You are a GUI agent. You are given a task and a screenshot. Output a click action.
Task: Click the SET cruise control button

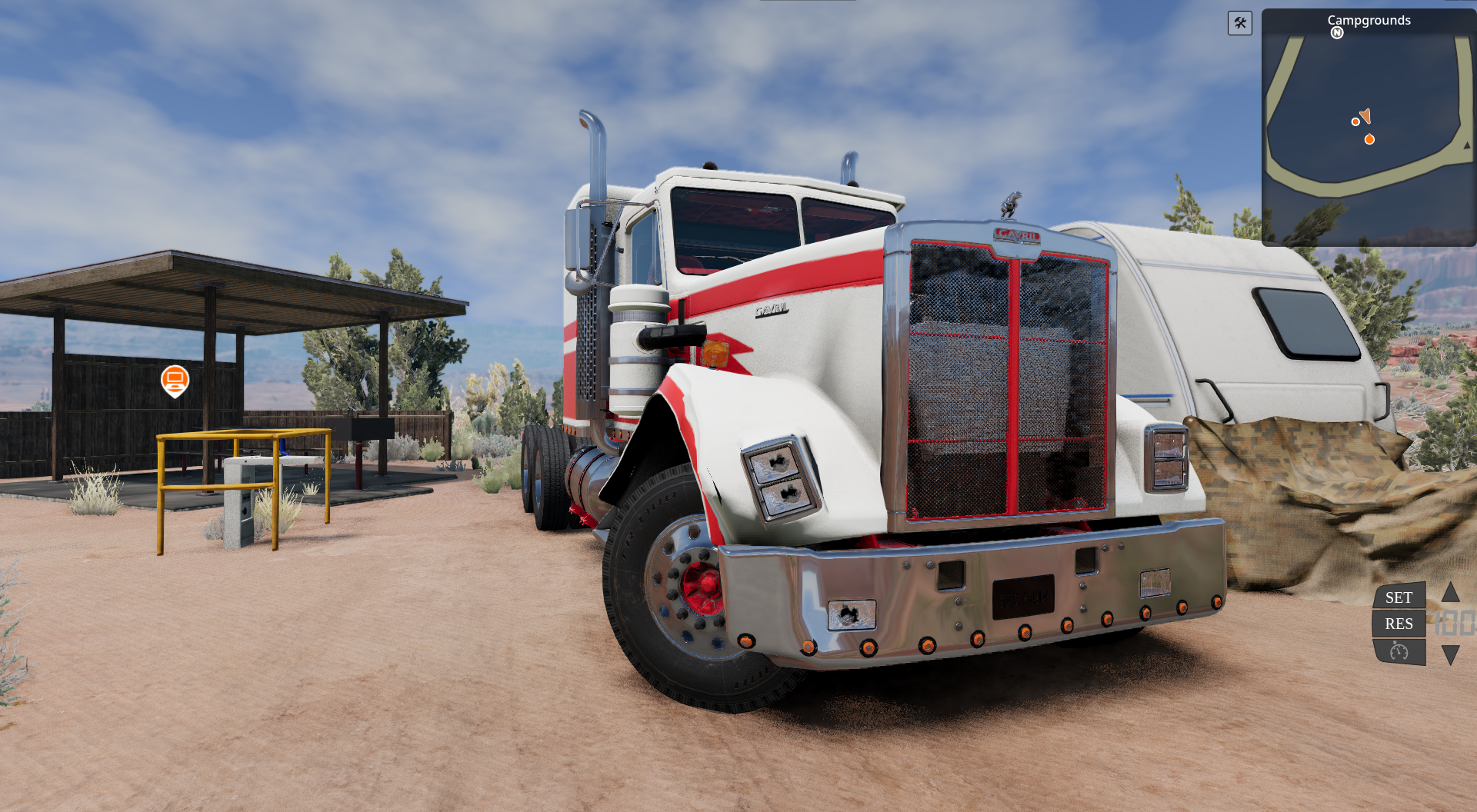point(1399,597)
